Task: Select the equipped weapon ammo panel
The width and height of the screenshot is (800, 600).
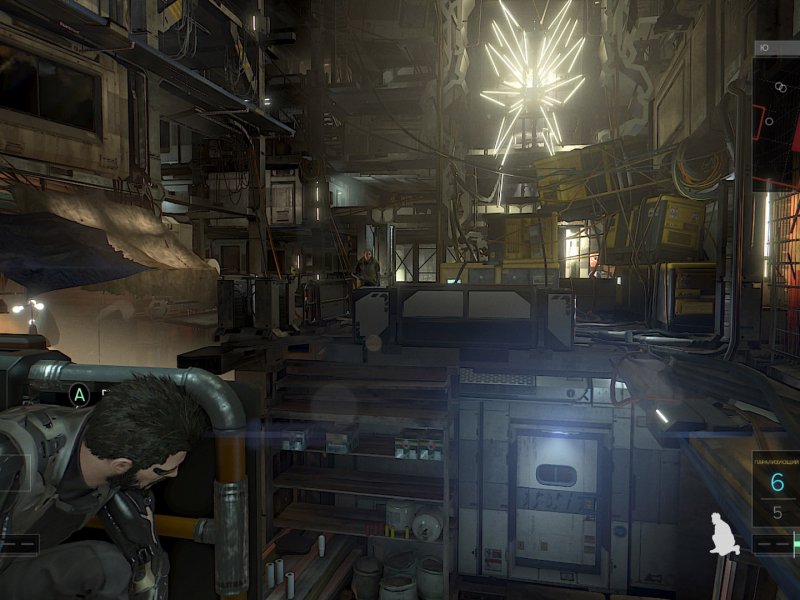Action: [x=776, y=490]
